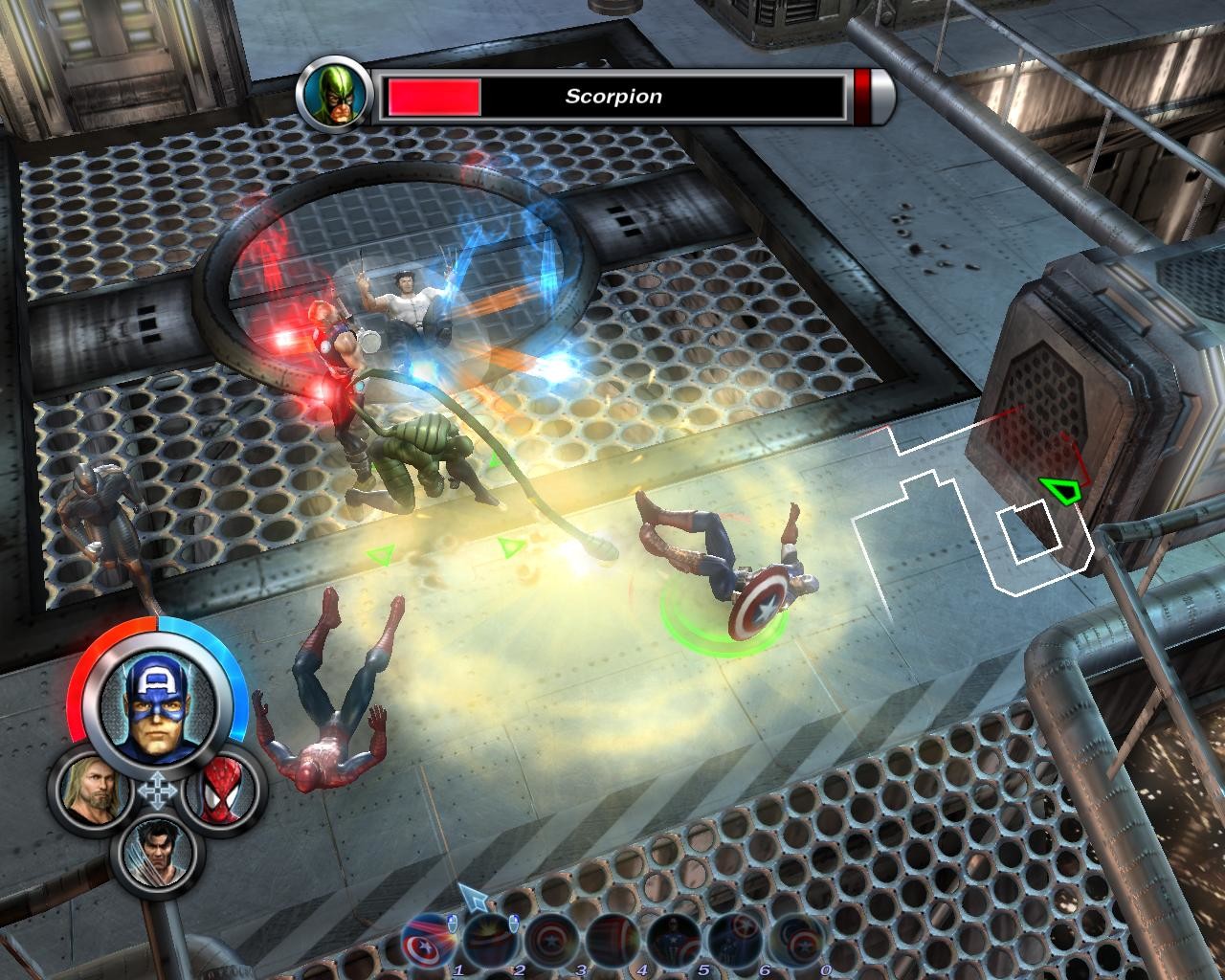1225x980 pixels.
Task: Use the Captain America stance ability in slot 5
Action: 675,942
